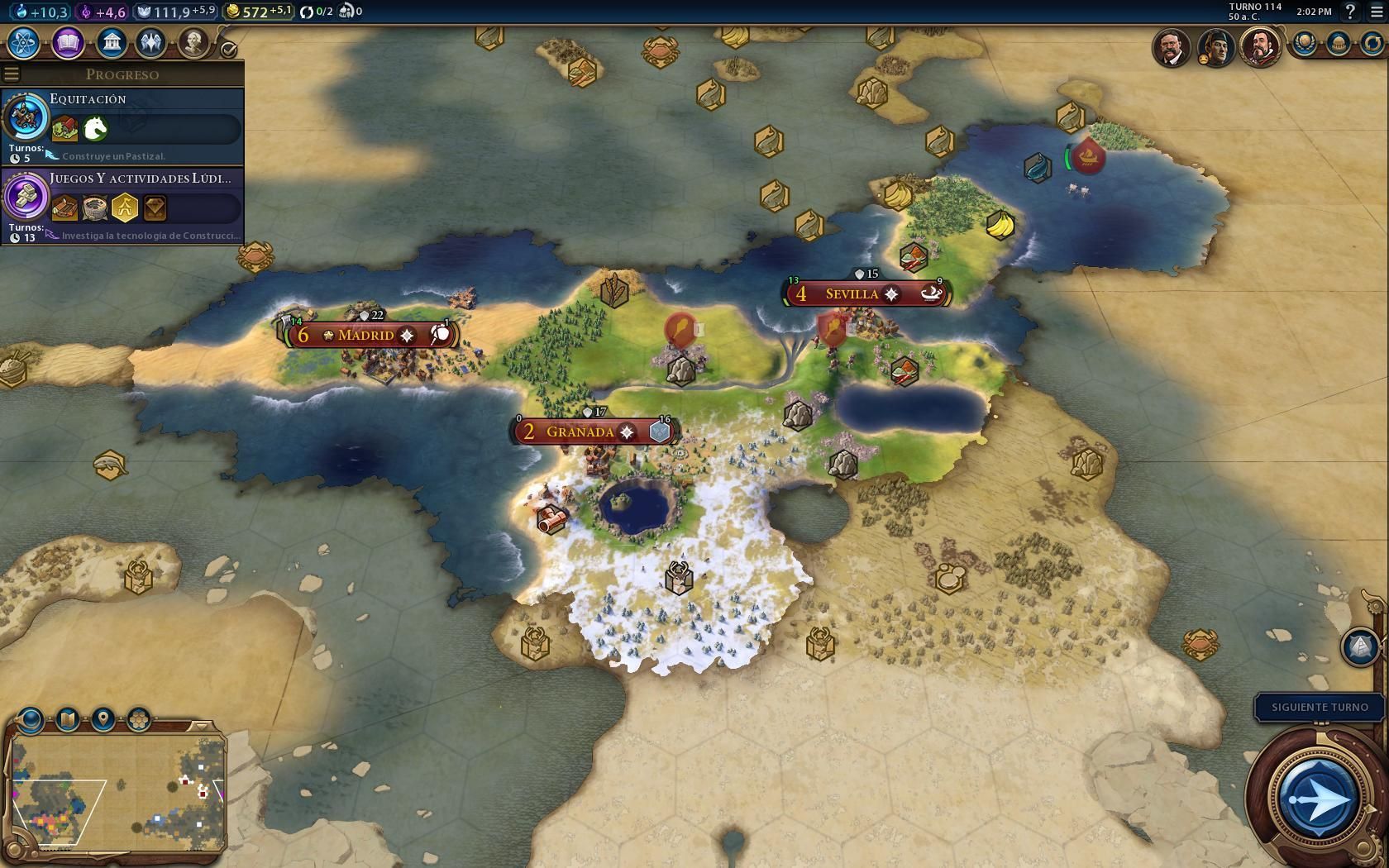This screenshot has width=1389, height=868.
Task: Toggle the Progreso panel list button
Action: coord(12,74)
